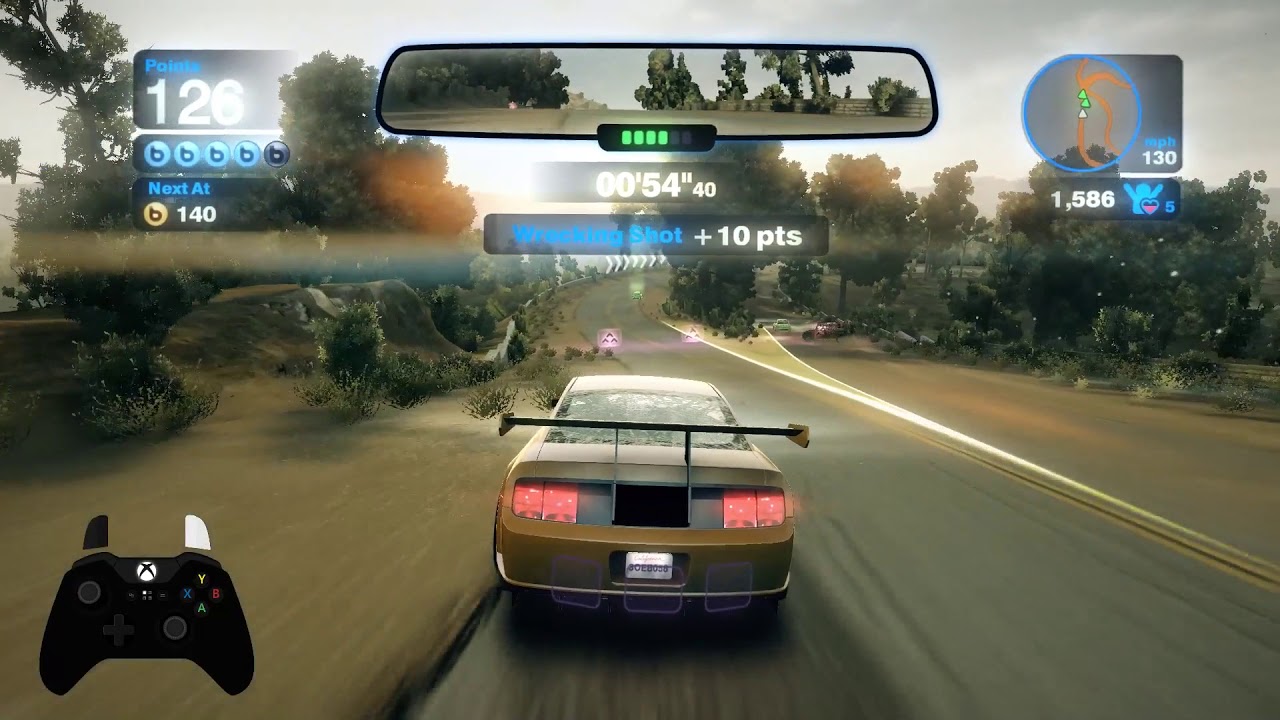Image resolution: width=1280 pixels, height=720 pixels.
Task: Click the View button on the controller
Action: click(131, 595)
